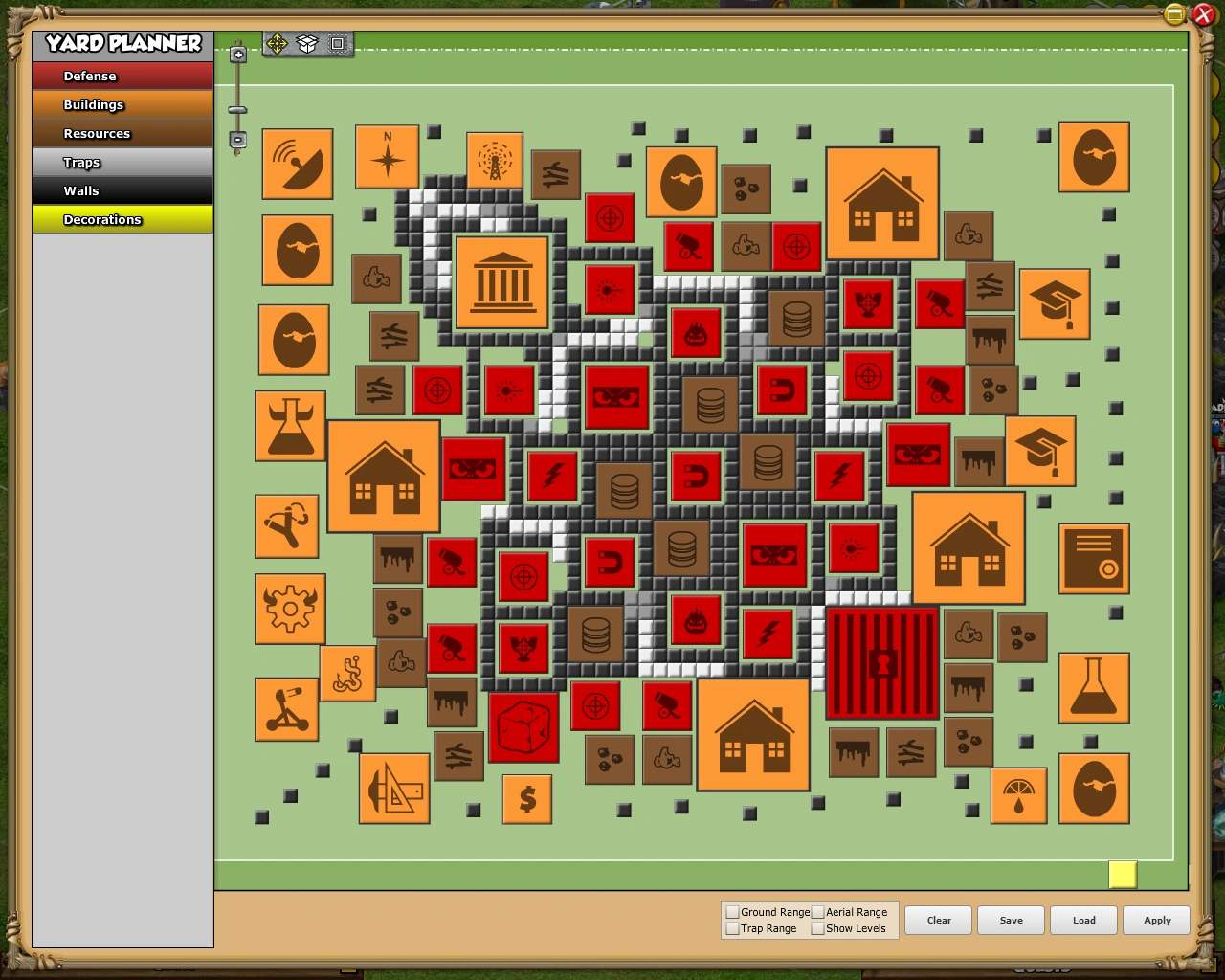Click the Apply button
The height and width of the screenshot is (980, 1225).
(1156, 920)
